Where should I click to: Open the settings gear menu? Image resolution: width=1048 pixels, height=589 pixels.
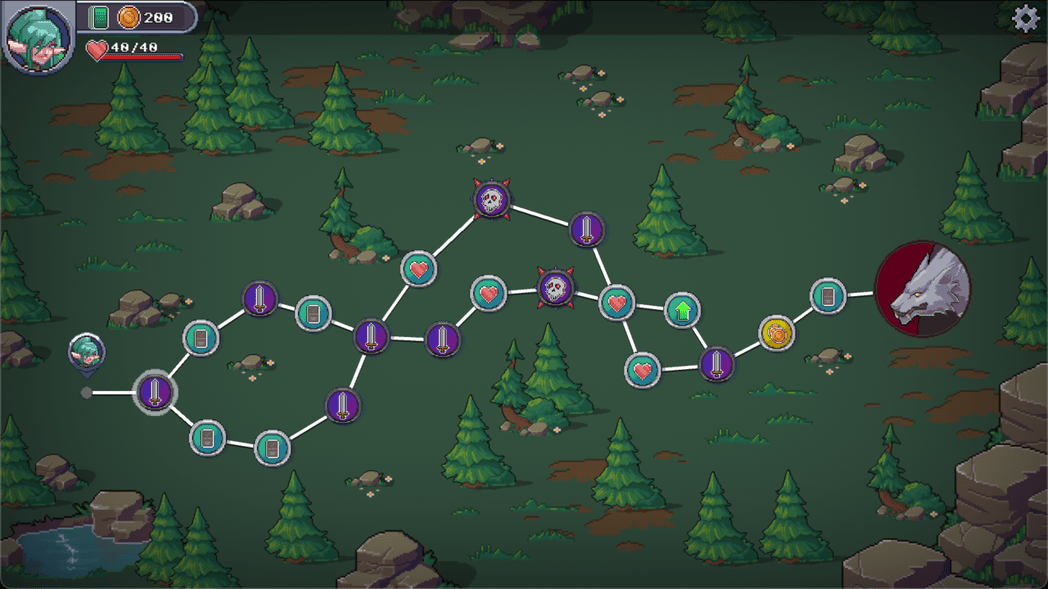tap(1025, 18)
